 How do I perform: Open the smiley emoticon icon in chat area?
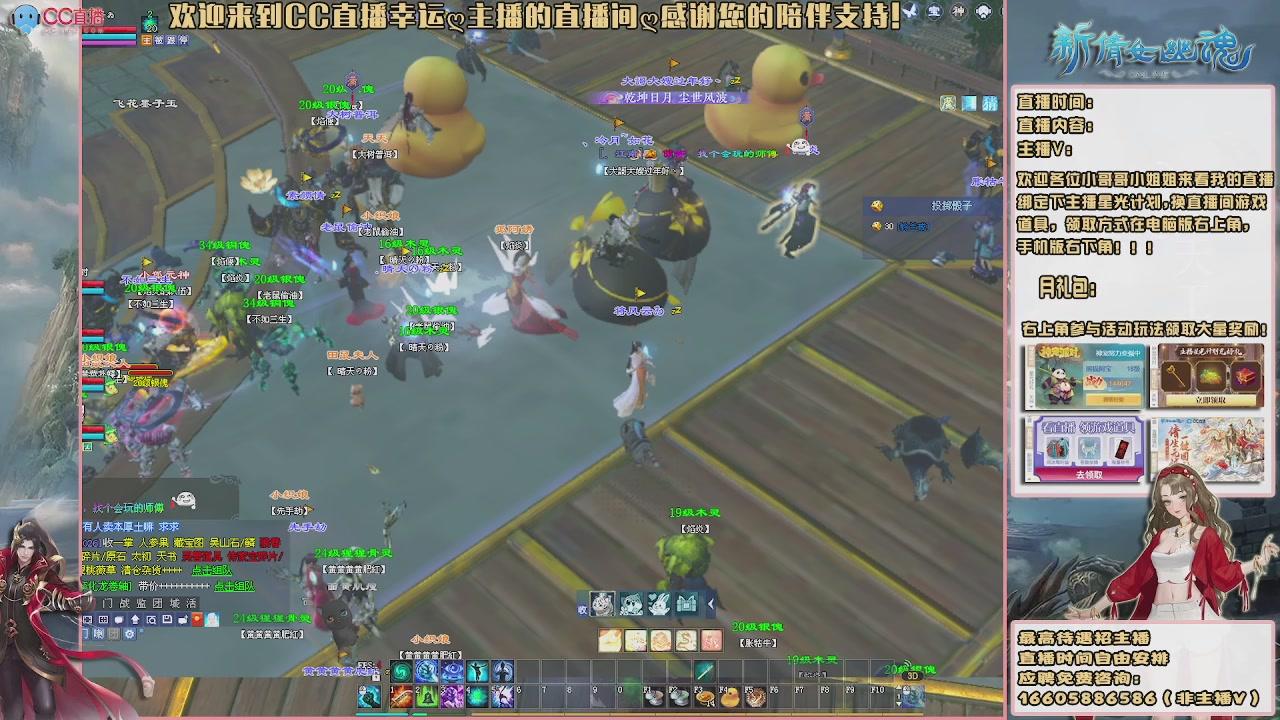click(185, 500)
